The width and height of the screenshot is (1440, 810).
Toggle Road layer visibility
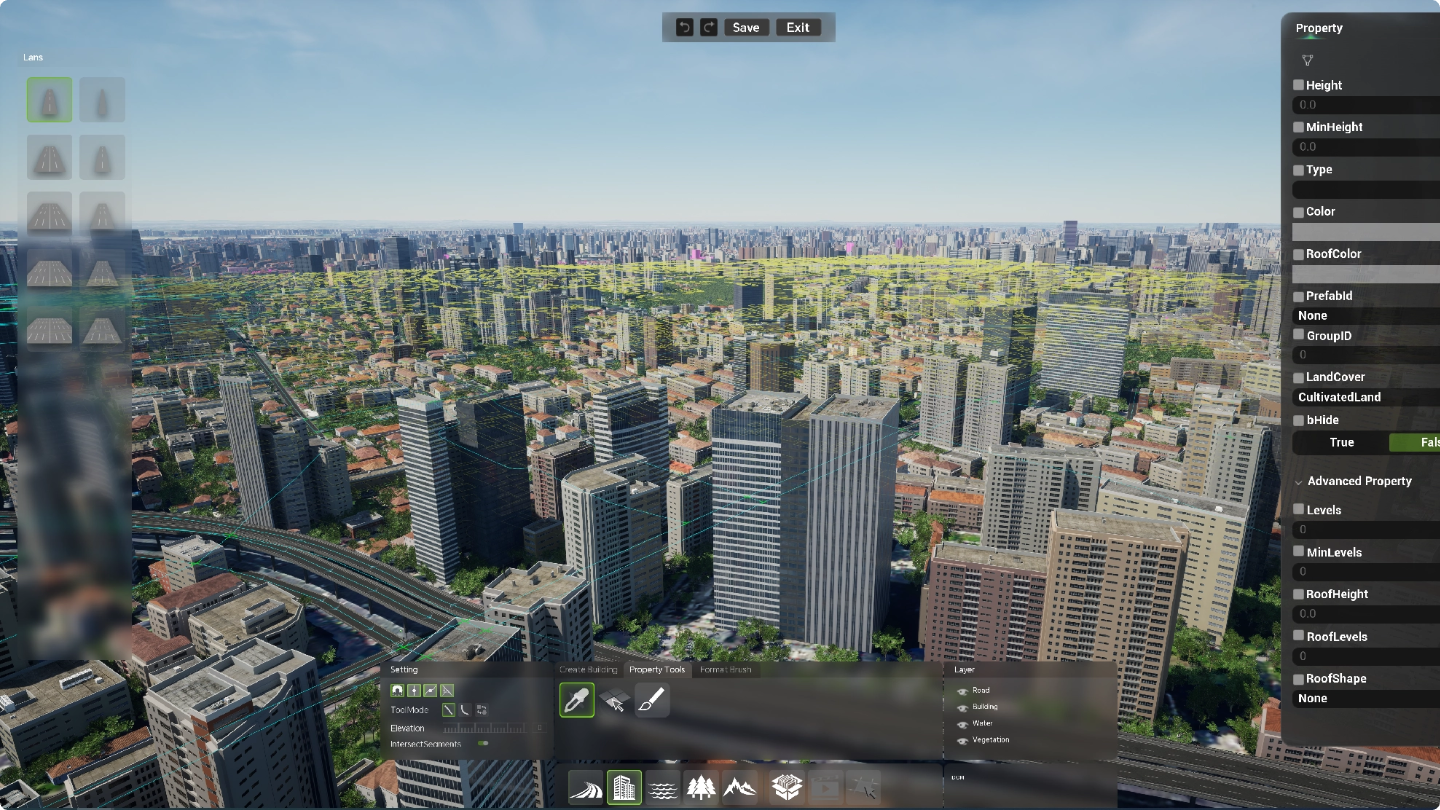point(962,691)
